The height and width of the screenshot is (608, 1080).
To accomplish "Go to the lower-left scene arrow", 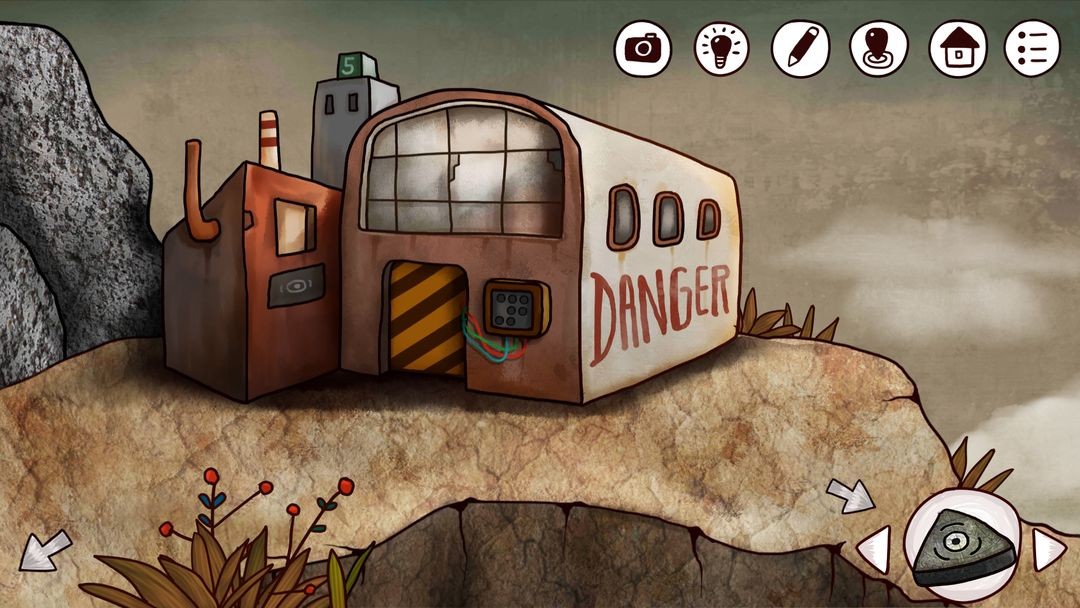I will click(45, 550).
